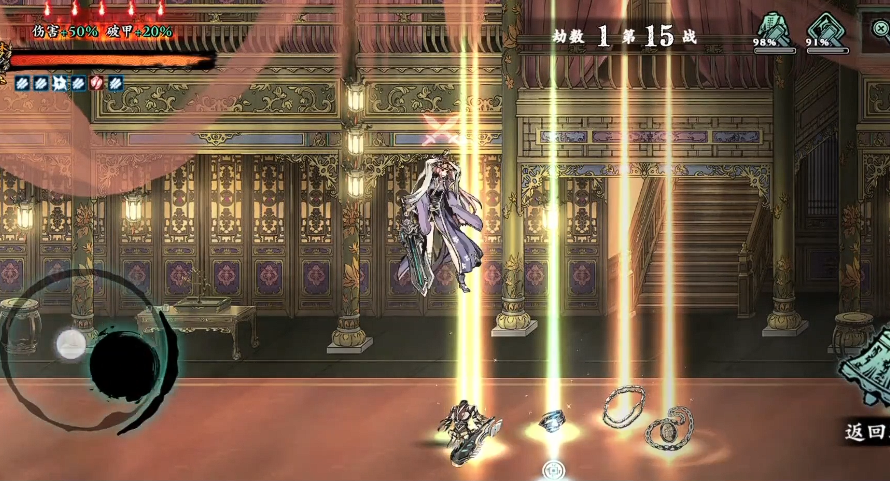The height and width of the screenshot is (481, 890).
Task: Select the white burst buff icon
Action: tap(59, 84)
